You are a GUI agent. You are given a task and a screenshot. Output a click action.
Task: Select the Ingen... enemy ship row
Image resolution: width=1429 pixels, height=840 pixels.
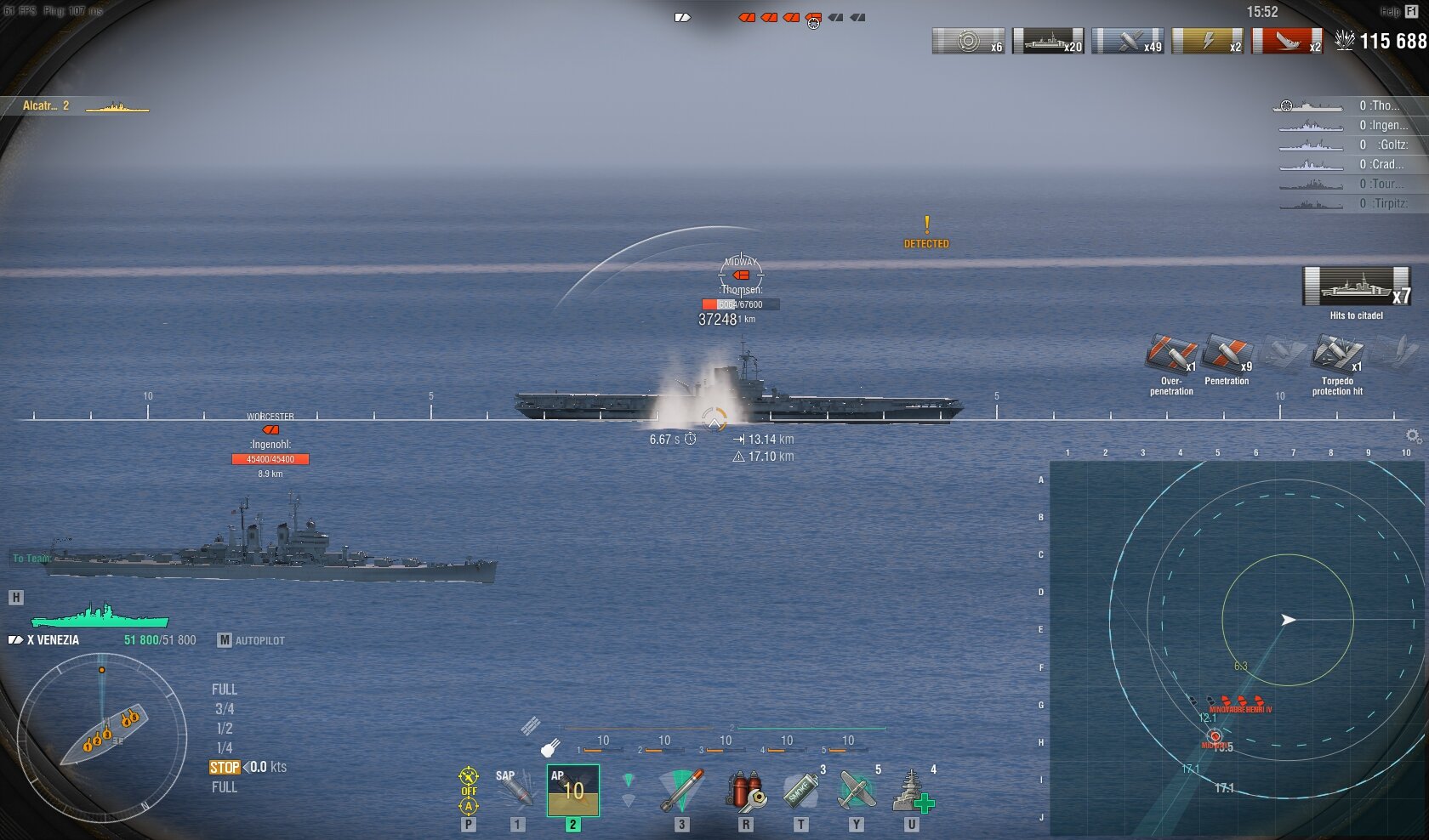(x=1348, y=126)
